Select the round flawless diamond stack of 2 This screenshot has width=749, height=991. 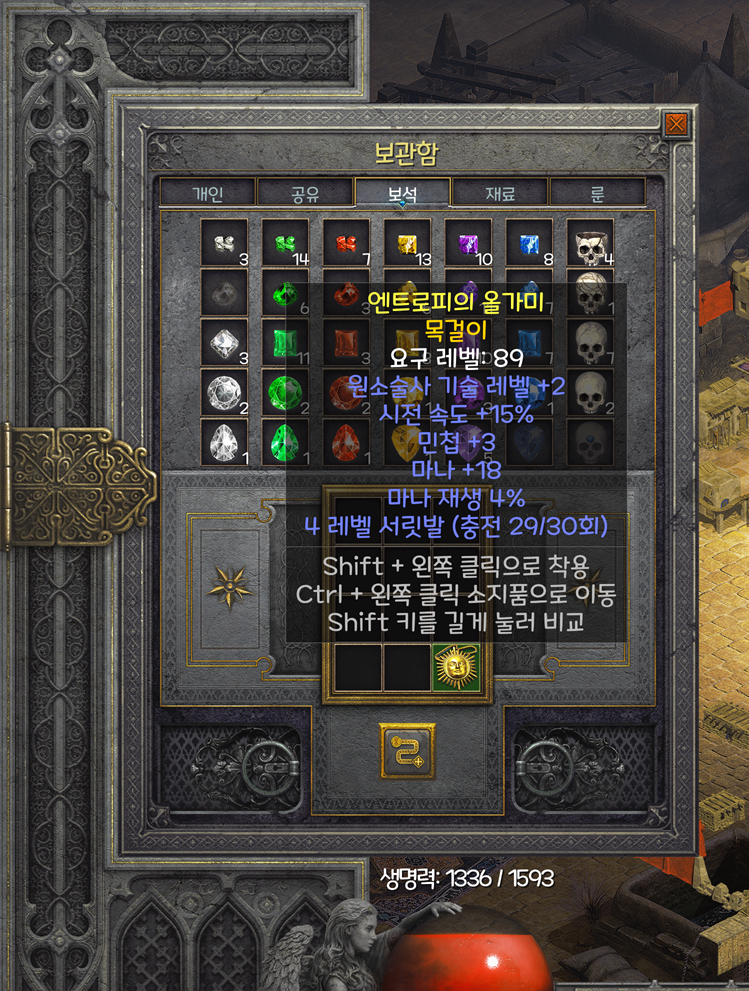pyautogui.click(x=224, y=391)
